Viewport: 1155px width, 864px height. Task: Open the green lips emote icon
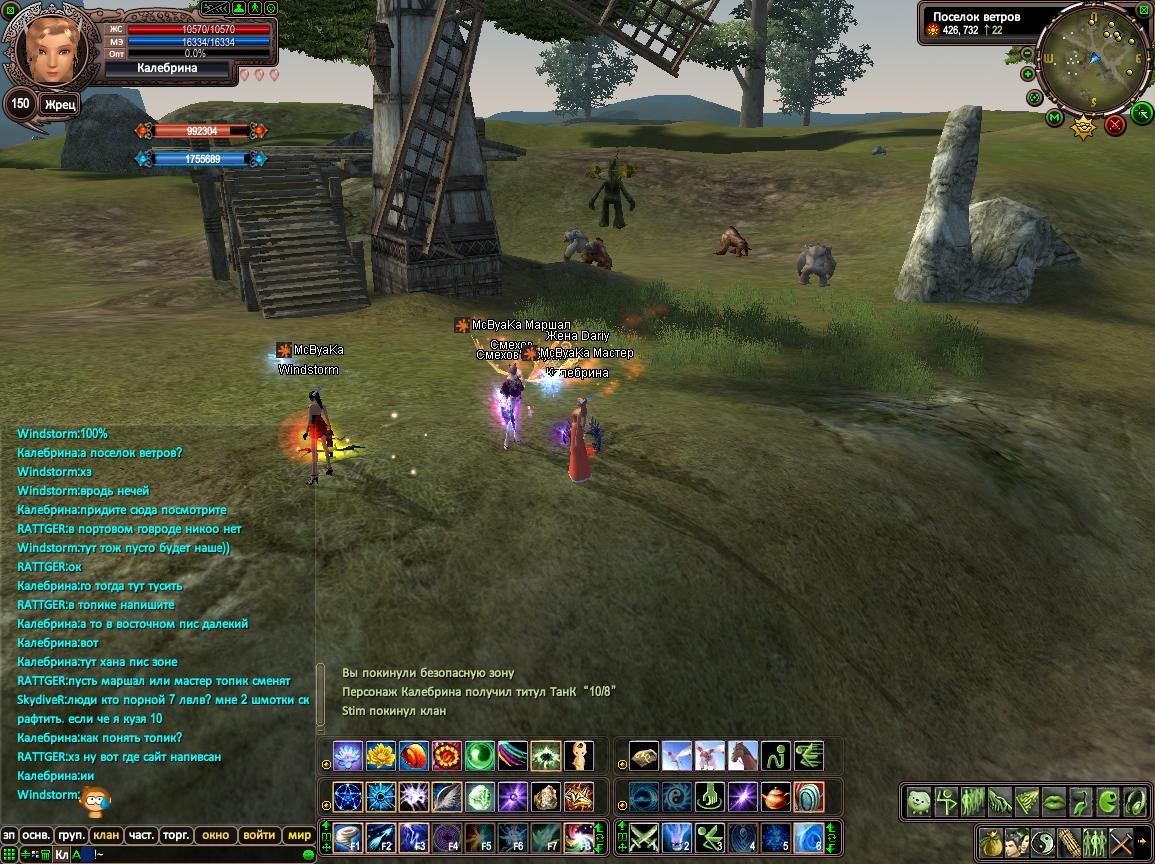[x=1054, y=801]
